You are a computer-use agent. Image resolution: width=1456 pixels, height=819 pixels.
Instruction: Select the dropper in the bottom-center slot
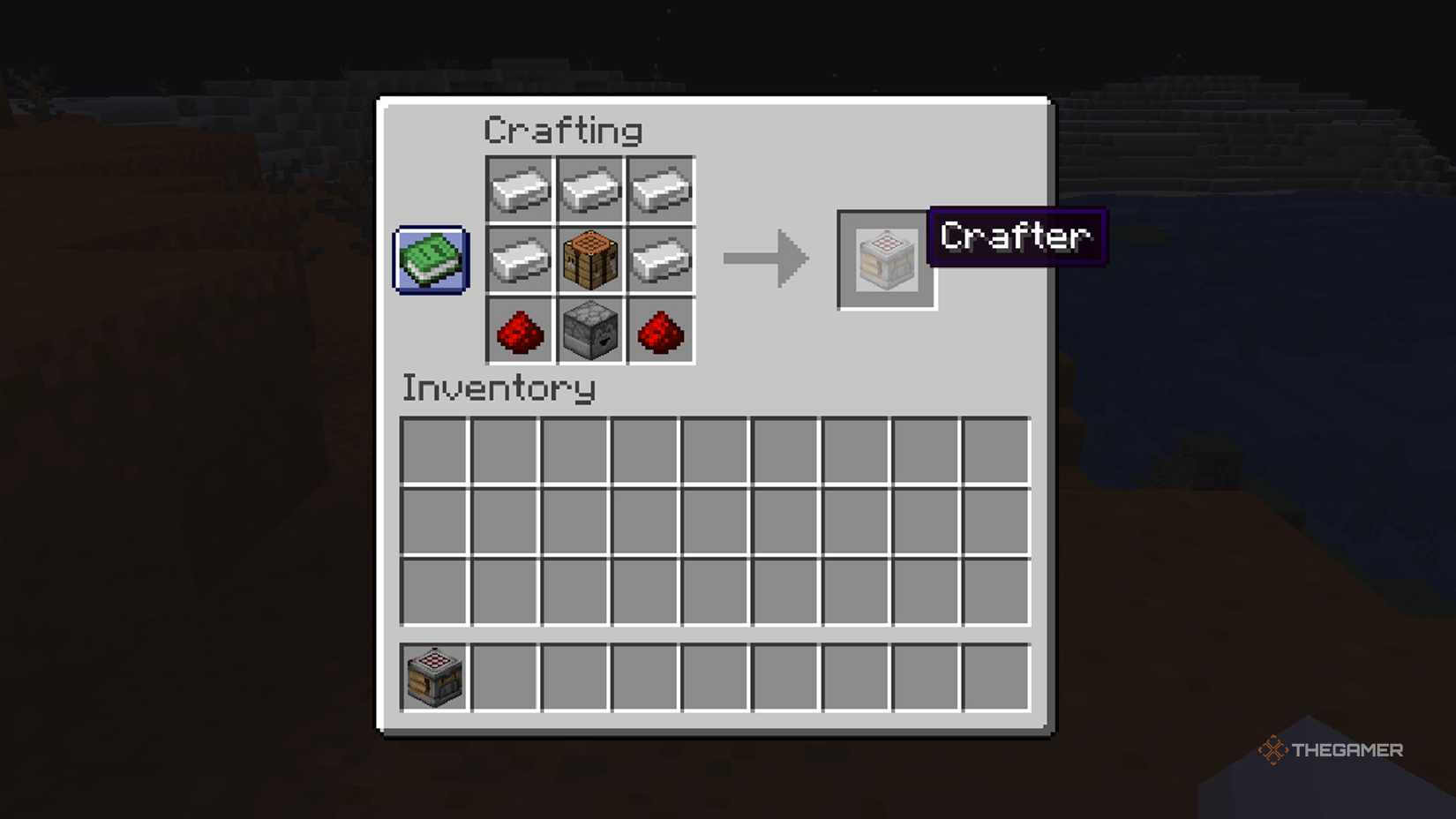[589, 330]
